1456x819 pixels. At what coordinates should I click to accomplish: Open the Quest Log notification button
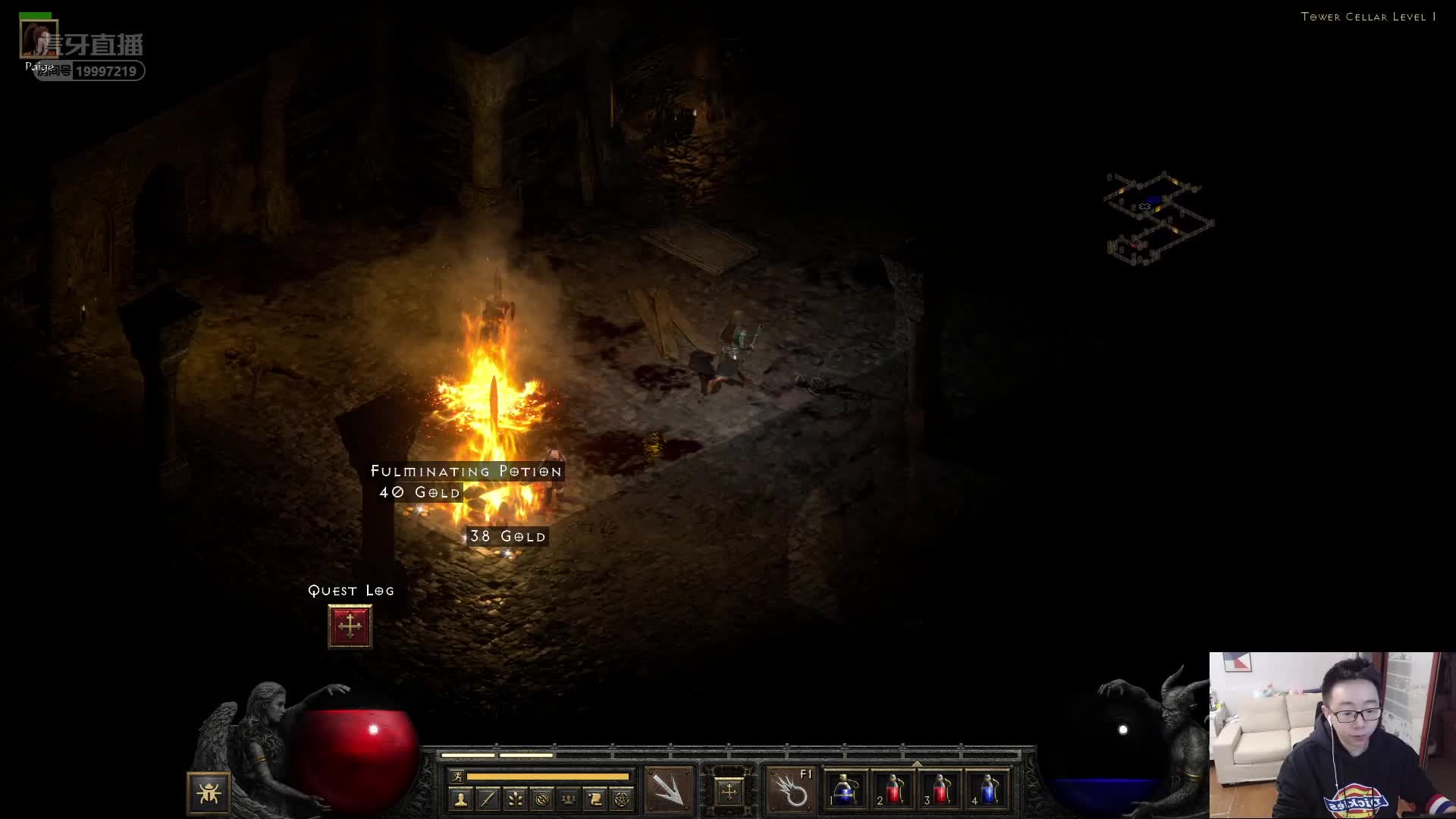(x=350, y=626)
